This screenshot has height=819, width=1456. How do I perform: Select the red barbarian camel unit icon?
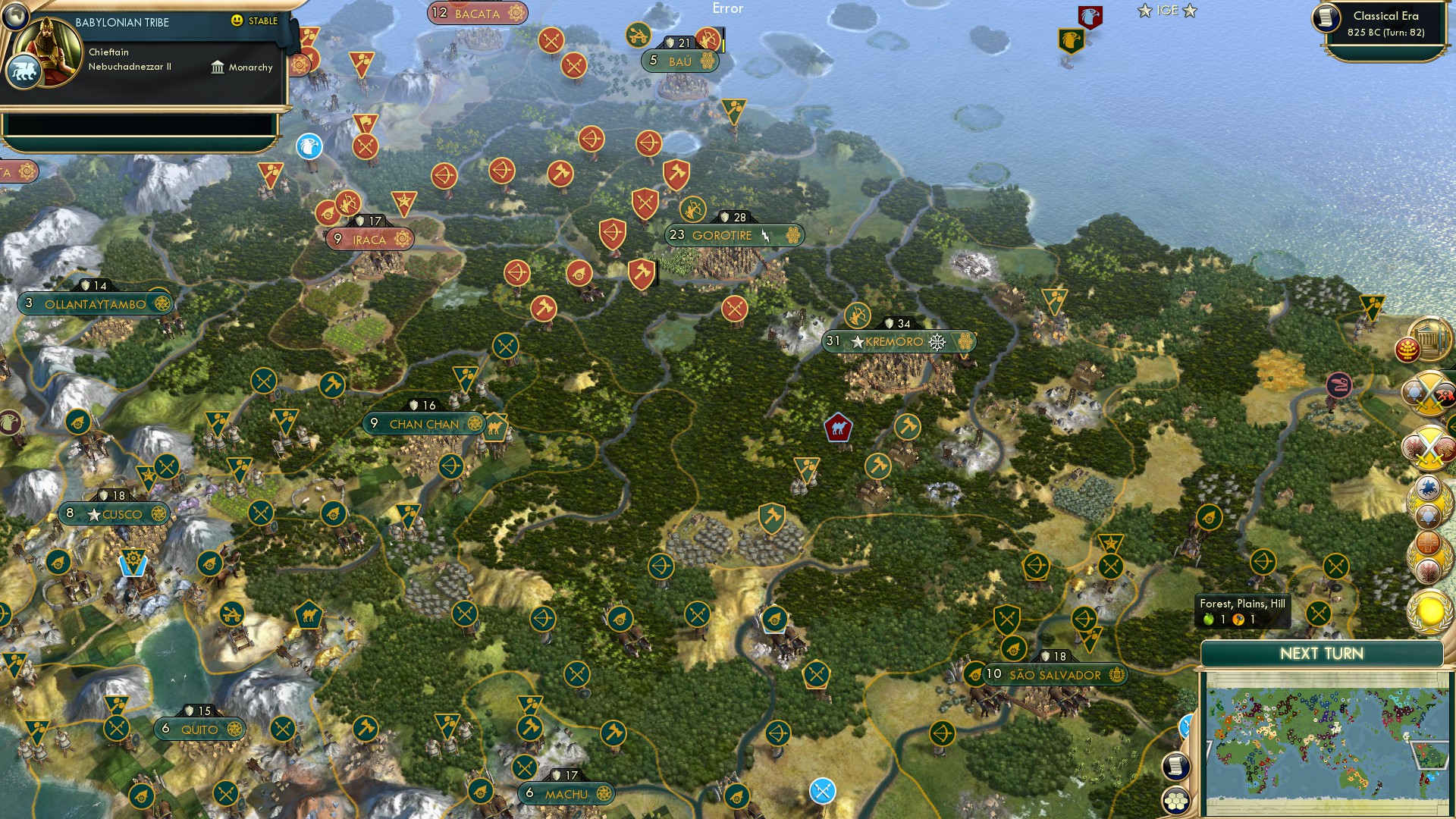coord(836,427)
